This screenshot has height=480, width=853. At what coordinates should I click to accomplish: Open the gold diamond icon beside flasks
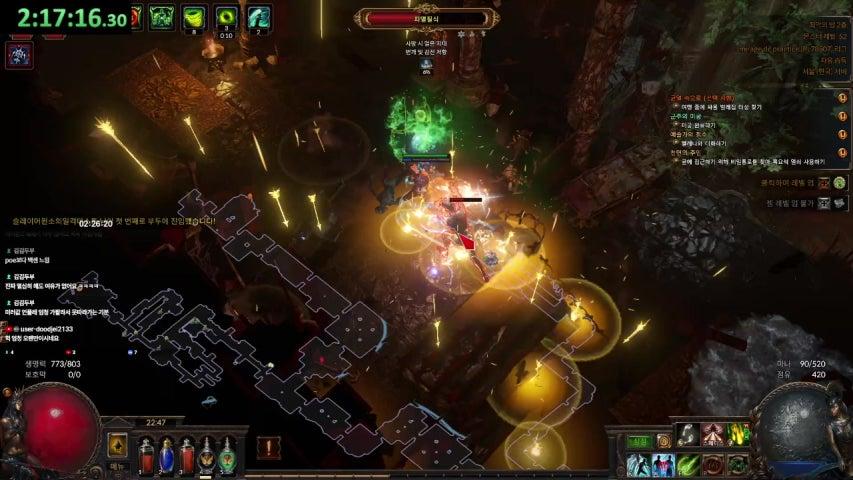118,446
